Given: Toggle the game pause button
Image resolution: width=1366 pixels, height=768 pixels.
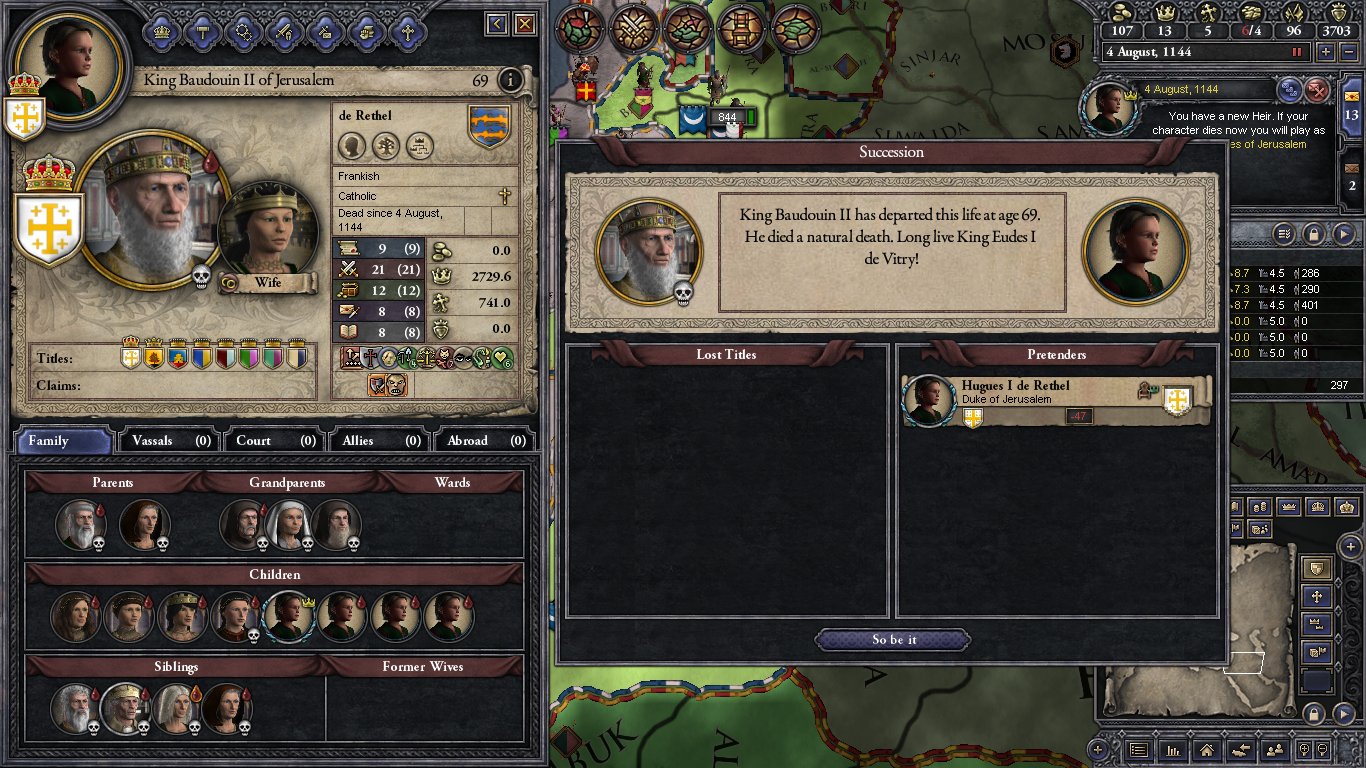Looking at the screenshot, I should [x=1298, y=52].
